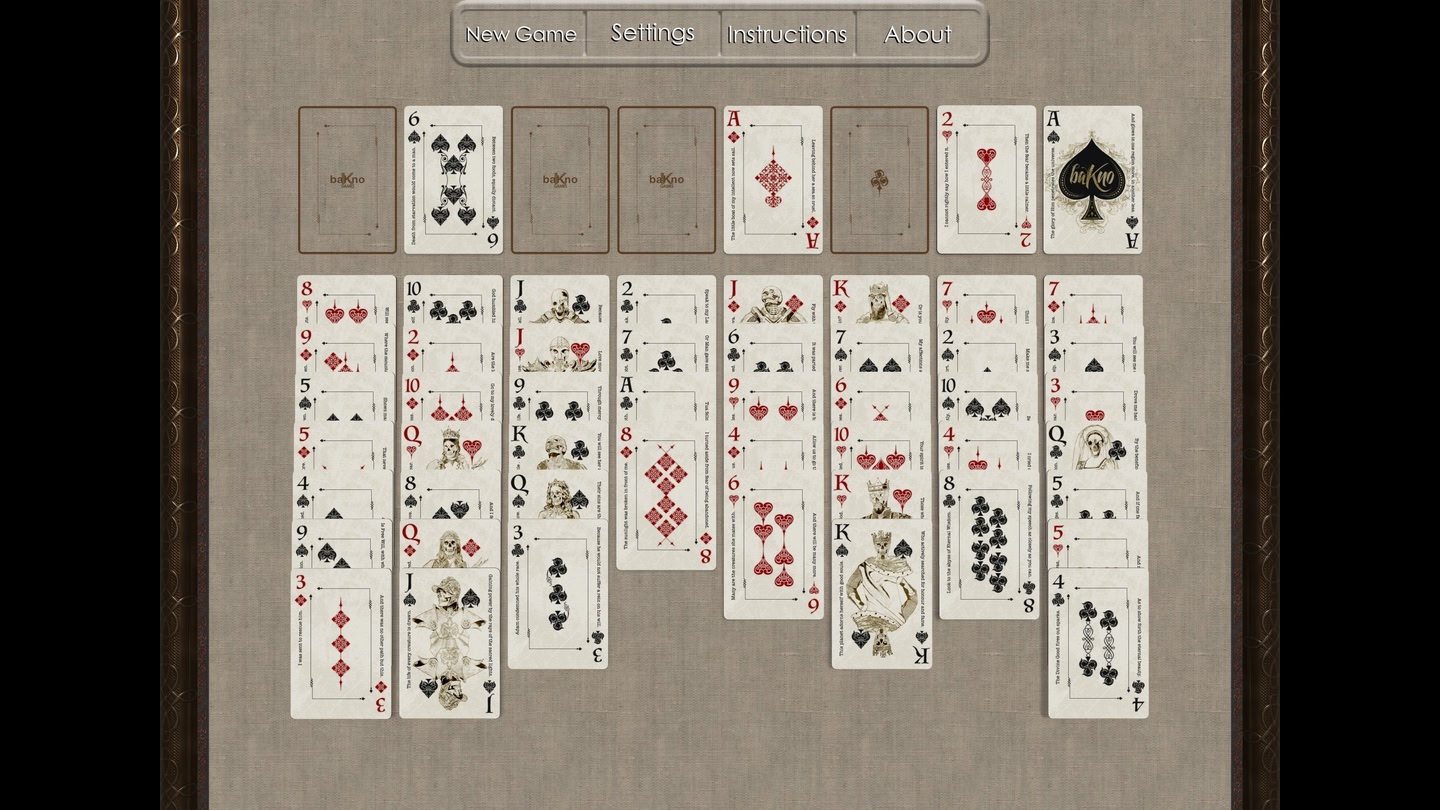Click the 6 of spades in the free cell
1440x810 pixels.
[x=453, y=180]
